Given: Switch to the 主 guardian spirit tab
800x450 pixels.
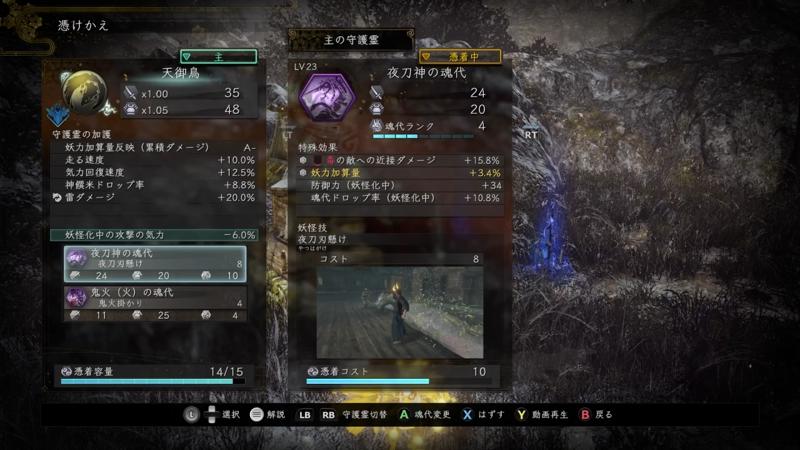Looking at the screenshot, I should click(218, 57).
